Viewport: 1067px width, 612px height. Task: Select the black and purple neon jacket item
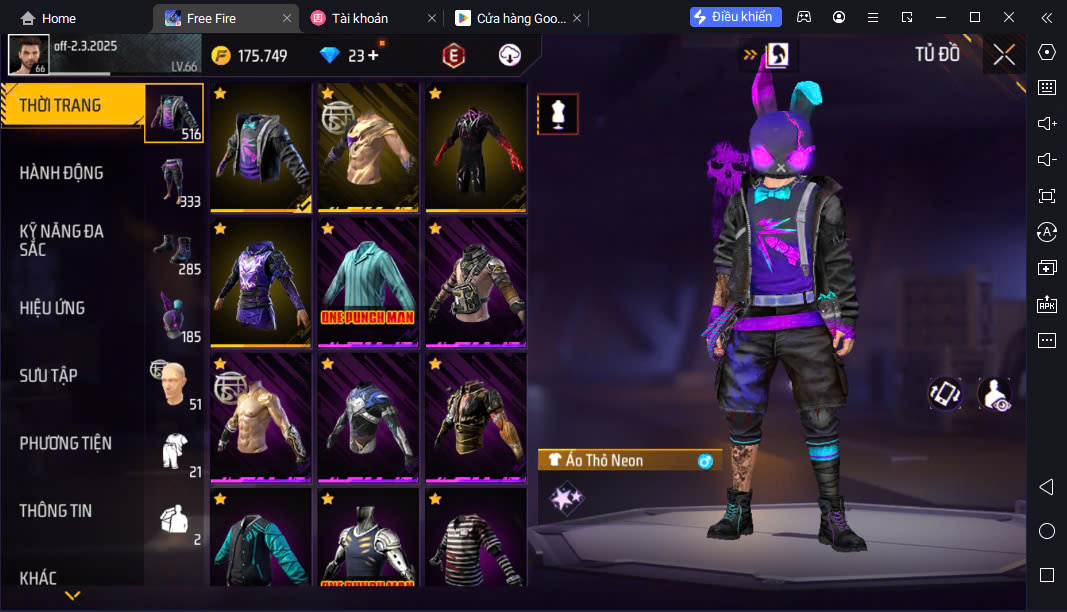(261, 147)
